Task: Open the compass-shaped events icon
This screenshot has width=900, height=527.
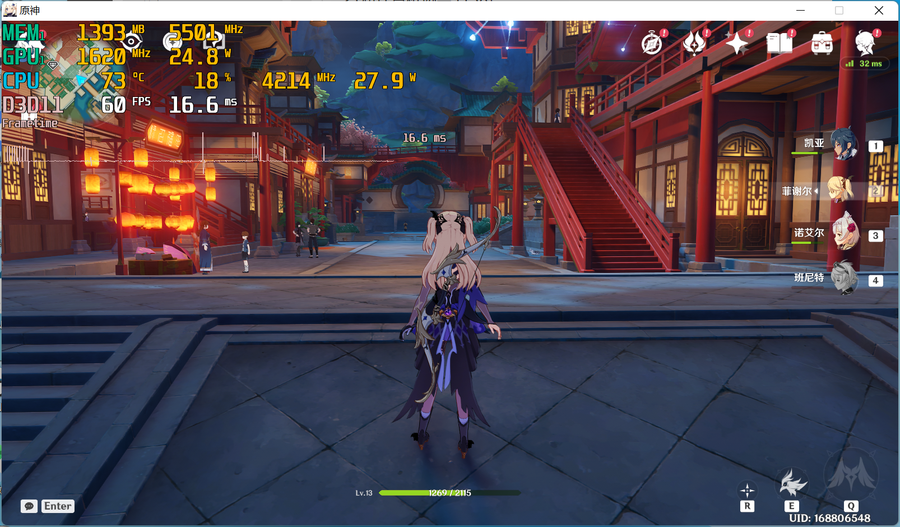Action: [653, 42]
